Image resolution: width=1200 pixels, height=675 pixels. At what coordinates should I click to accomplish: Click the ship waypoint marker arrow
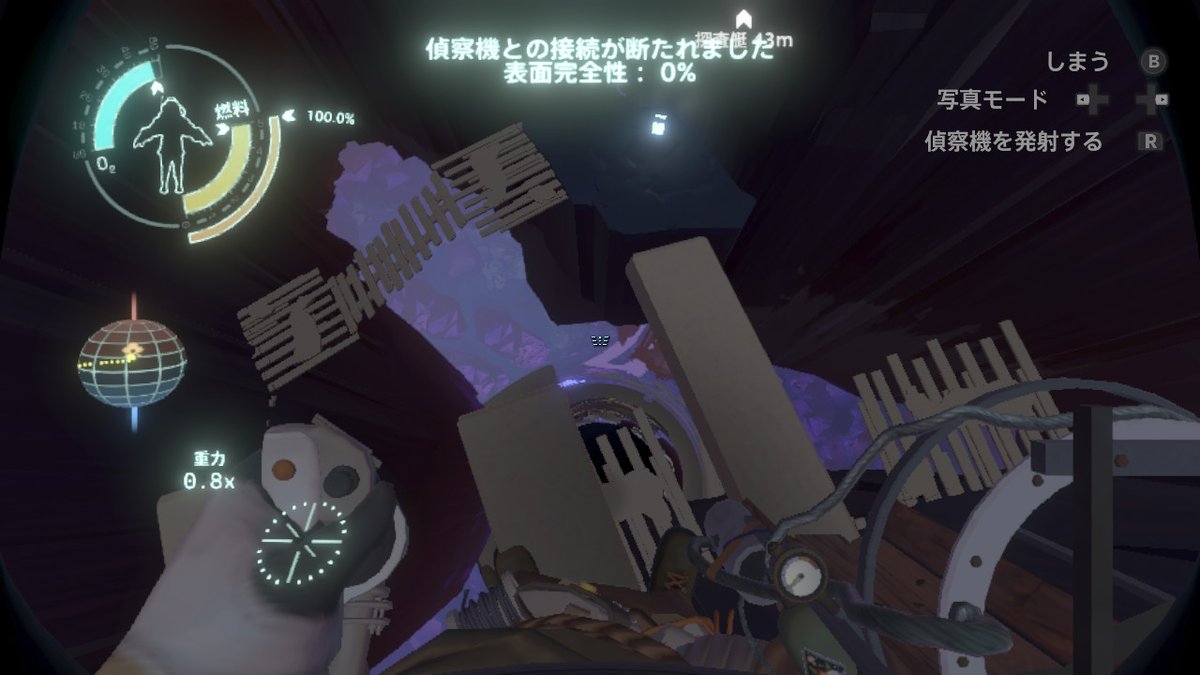pos(743,19)
